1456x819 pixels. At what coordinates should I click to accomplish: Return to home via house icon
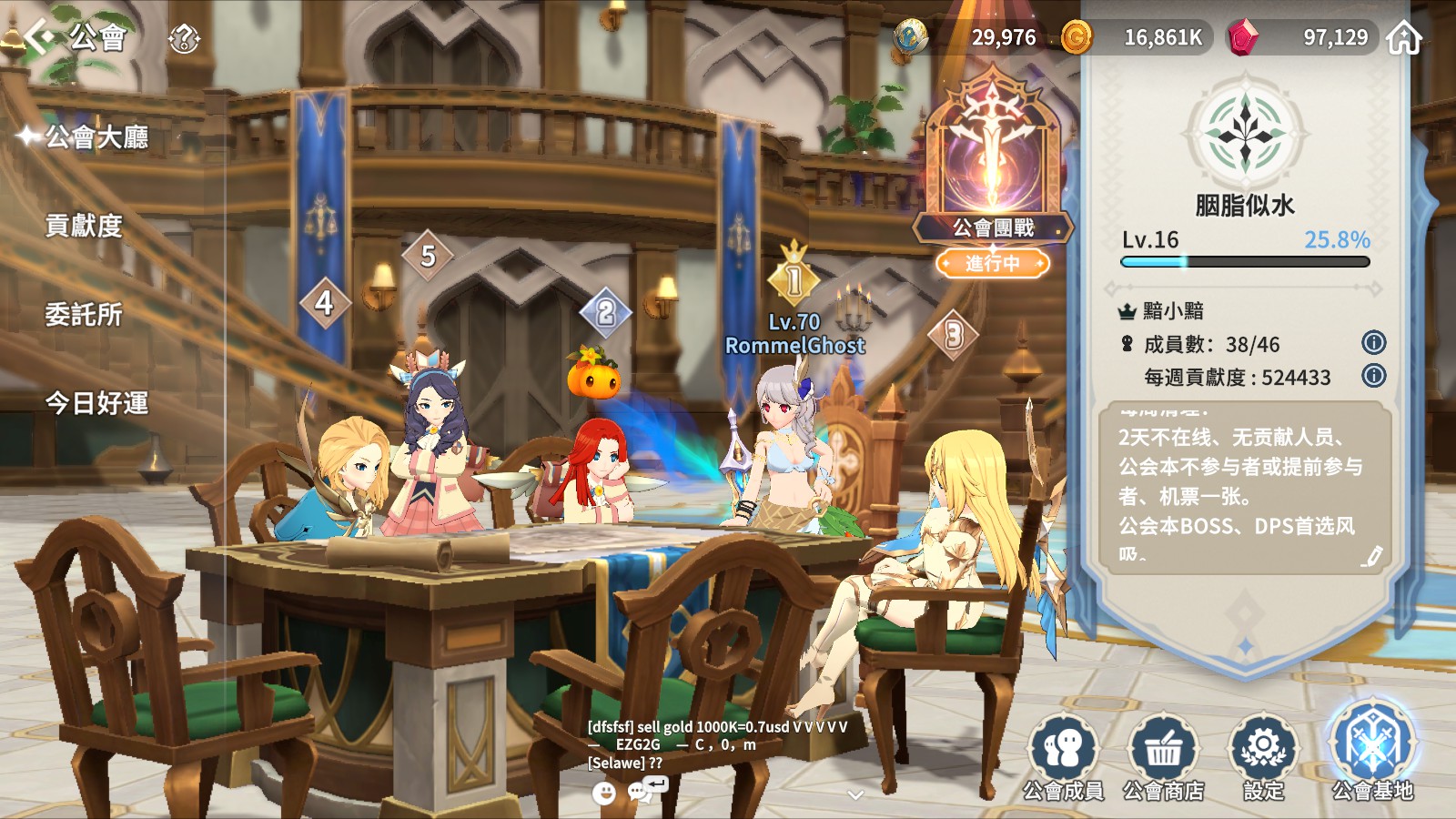(1404, 38)
